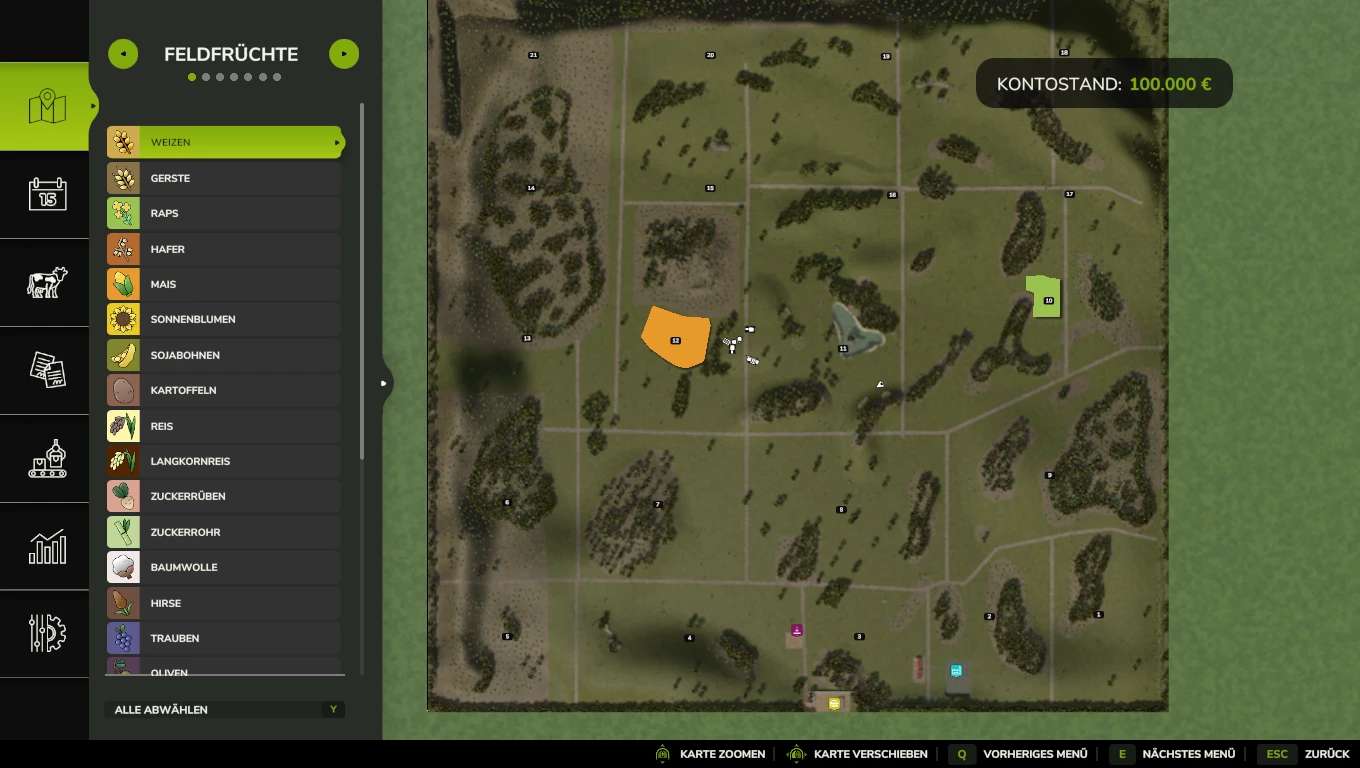
Task: Select orange field 12 on map
Action: point(675,337)
